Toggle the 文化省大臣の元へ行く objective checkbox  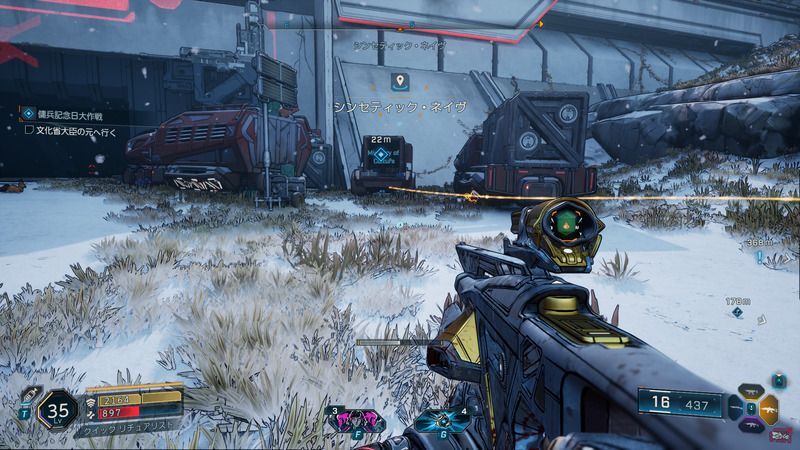pyautogui.click(x=29, y=129)
